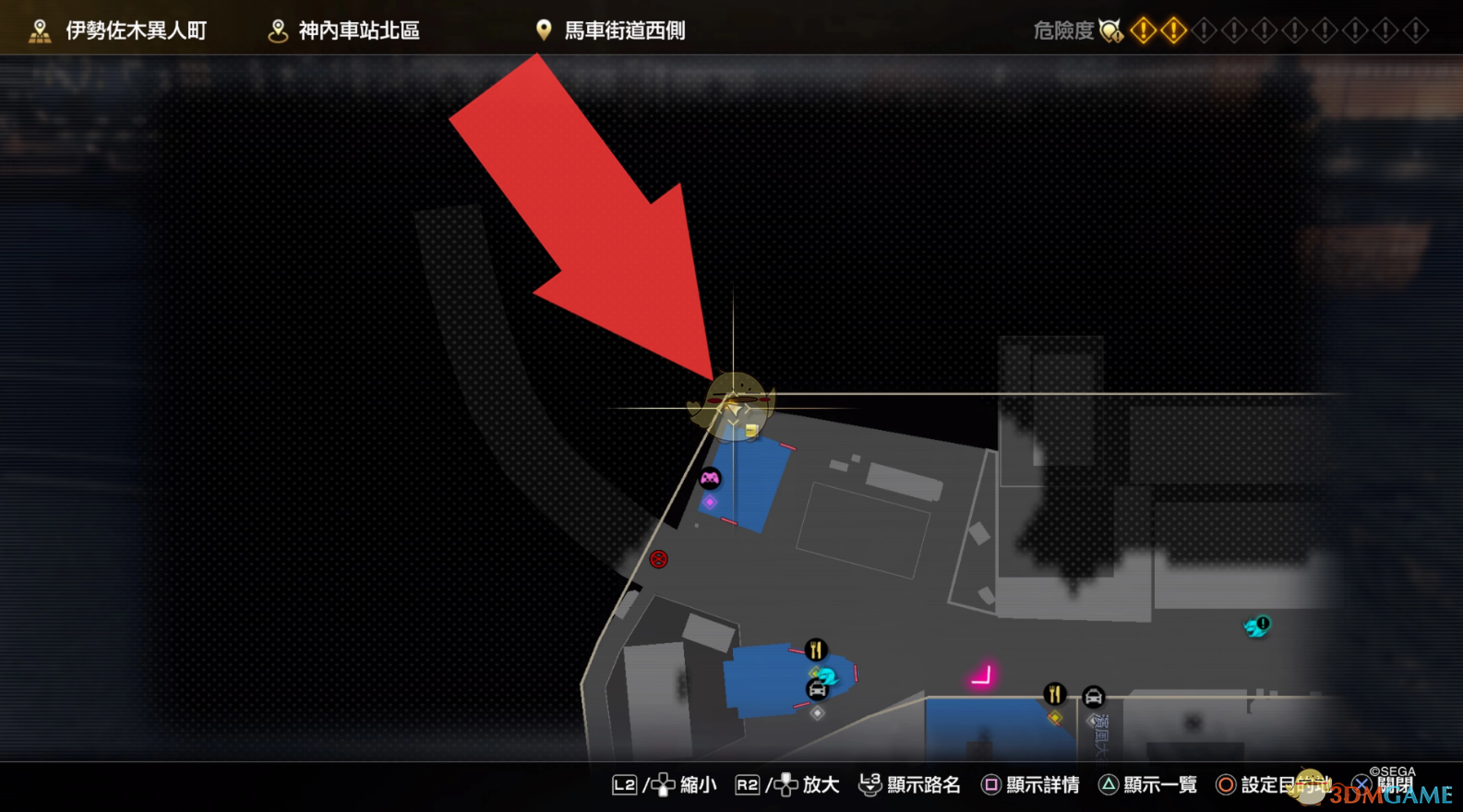Click the fork-and-knife restaurant icon near the blue building
Screen dimensions: 1463x812
pyautogui.click(x=815, y=651)
